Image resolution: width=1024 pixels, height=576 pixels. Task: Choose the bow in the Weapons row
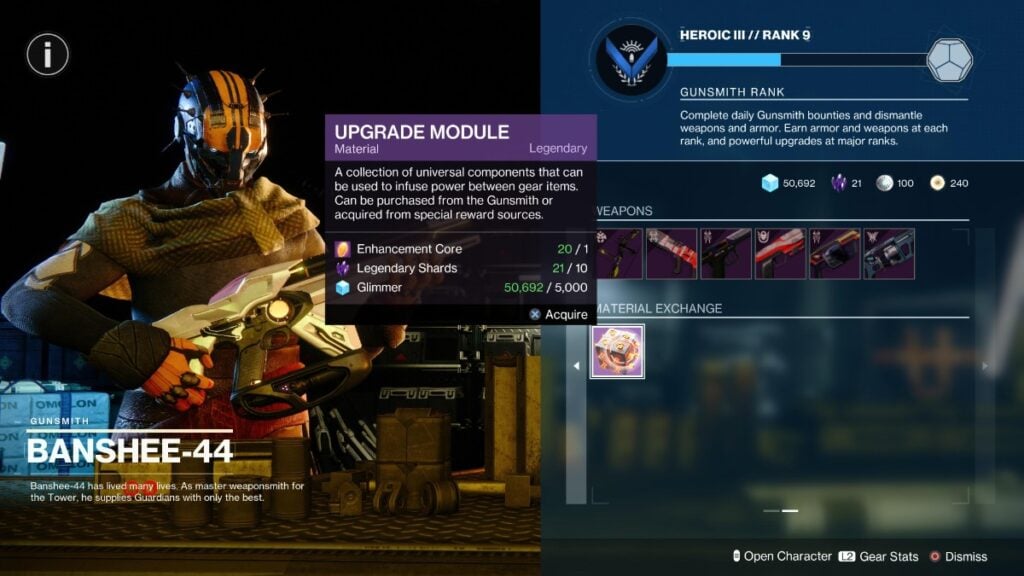tap(619, 253)
